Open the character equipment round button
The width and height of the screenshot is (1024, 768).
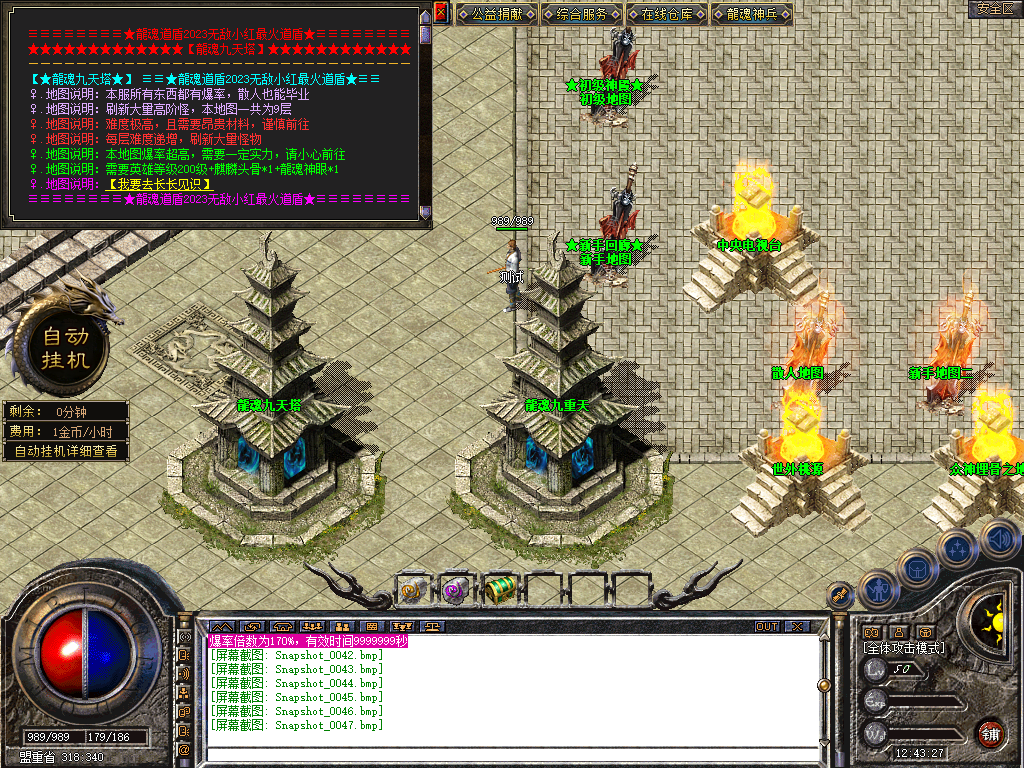point(877,589)
